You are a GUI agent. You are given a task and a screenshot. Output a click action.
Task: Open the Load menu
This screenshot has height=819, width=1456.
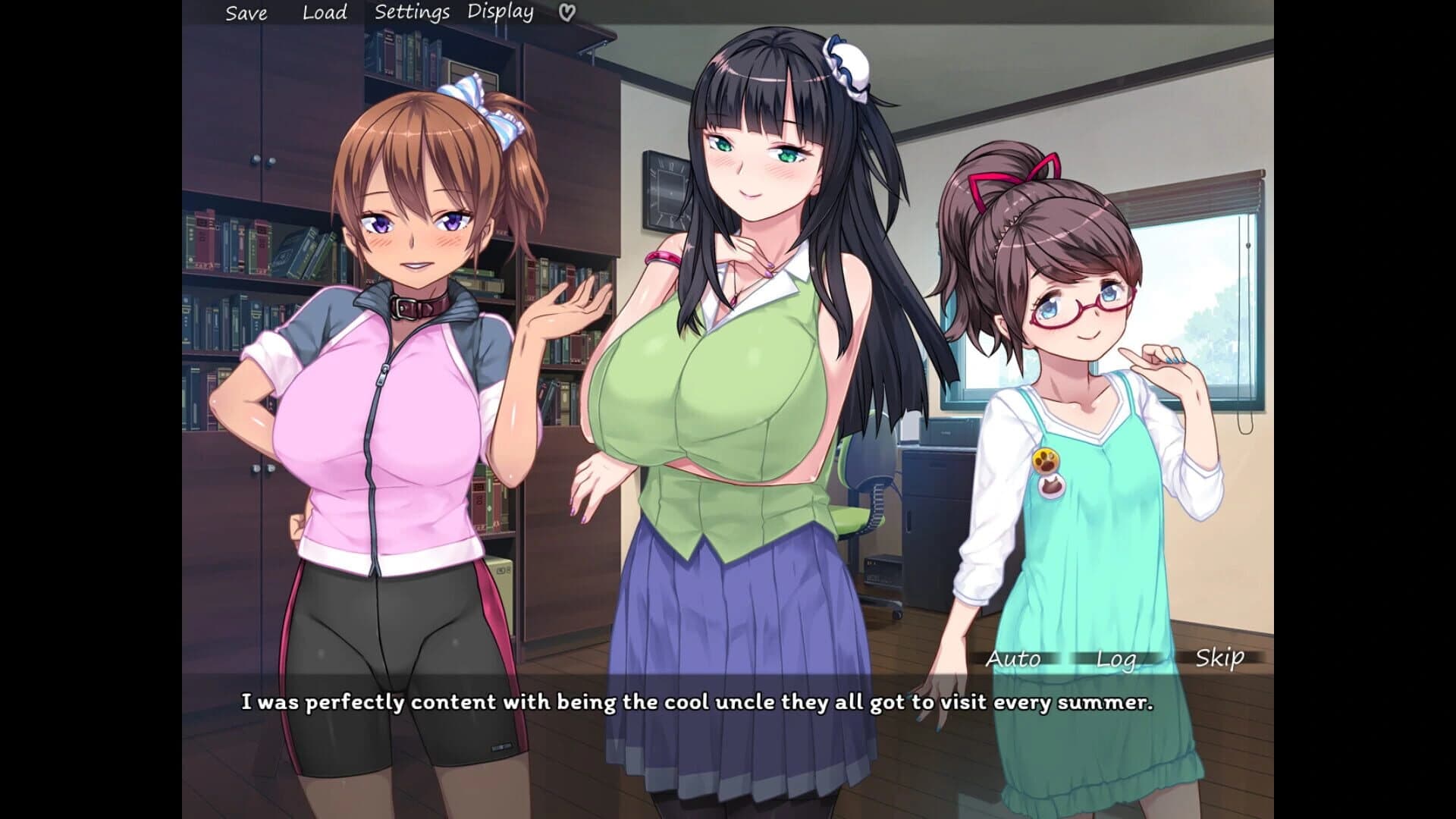pos(323,12)
